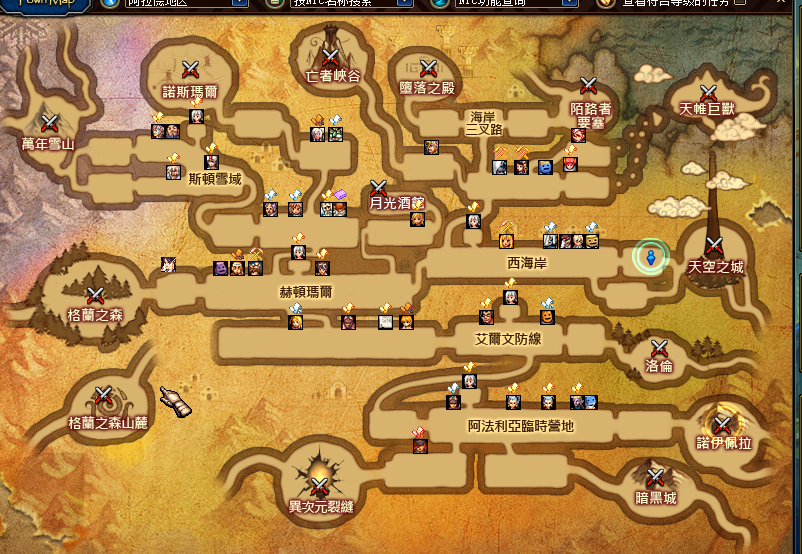Select the 洛倫 dungeon marker
This screenshot has height=554, width=802.
click(x=659, y=349)
